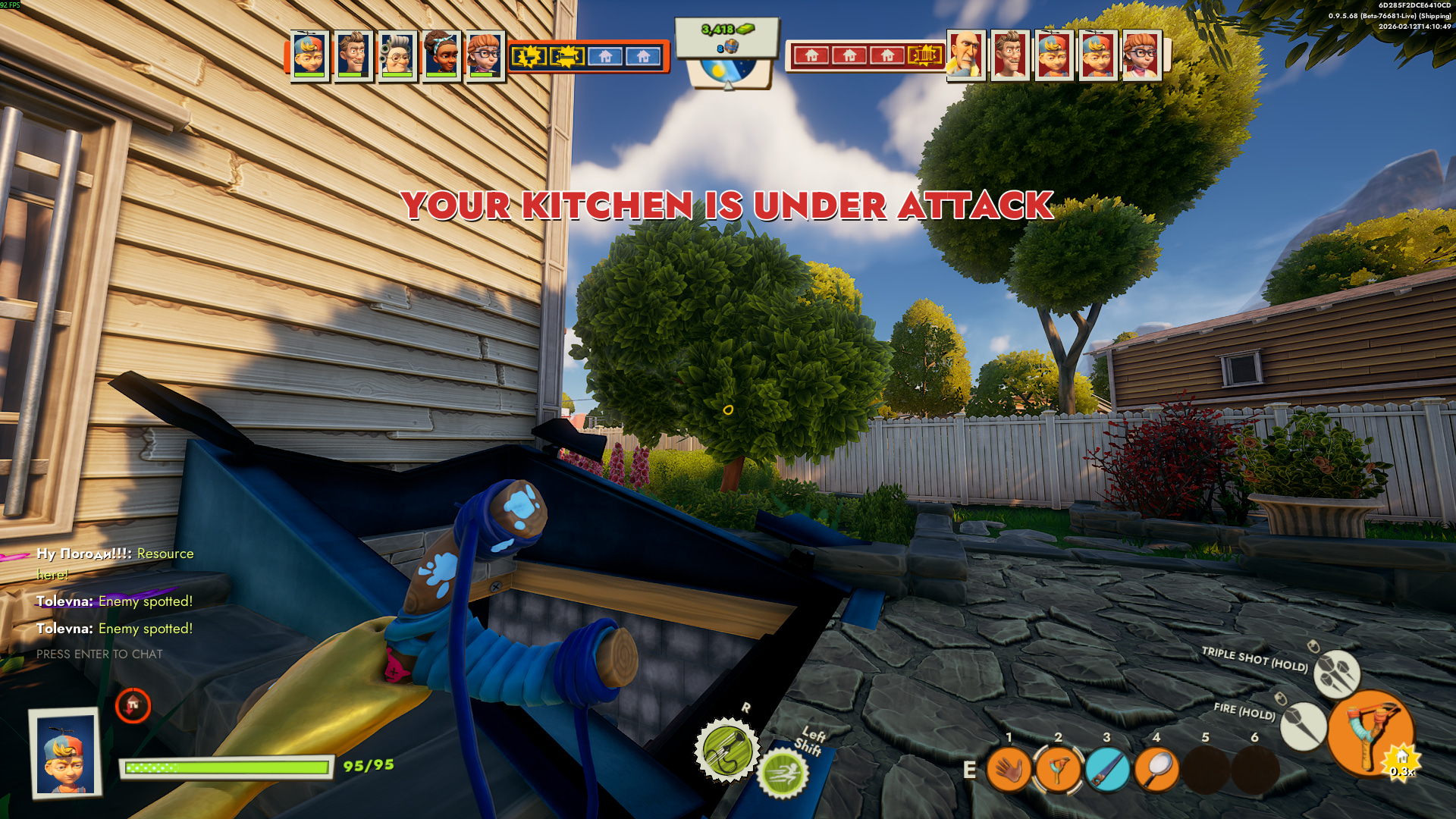Select the teammate portrait with polka-dot headband
1456x819 pixels.
[x=441, y=55]
